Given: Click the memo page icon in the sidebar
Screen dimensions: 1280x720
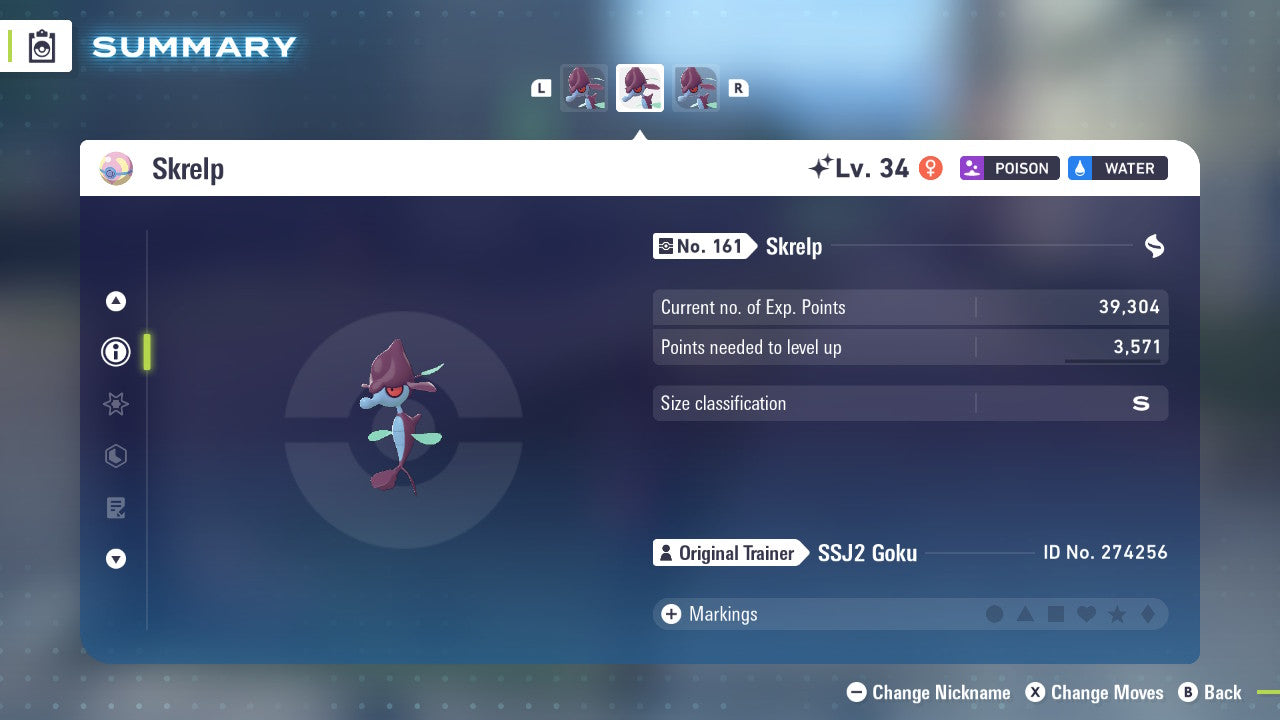Looking at the screenshot, I should tap(115, 508).
